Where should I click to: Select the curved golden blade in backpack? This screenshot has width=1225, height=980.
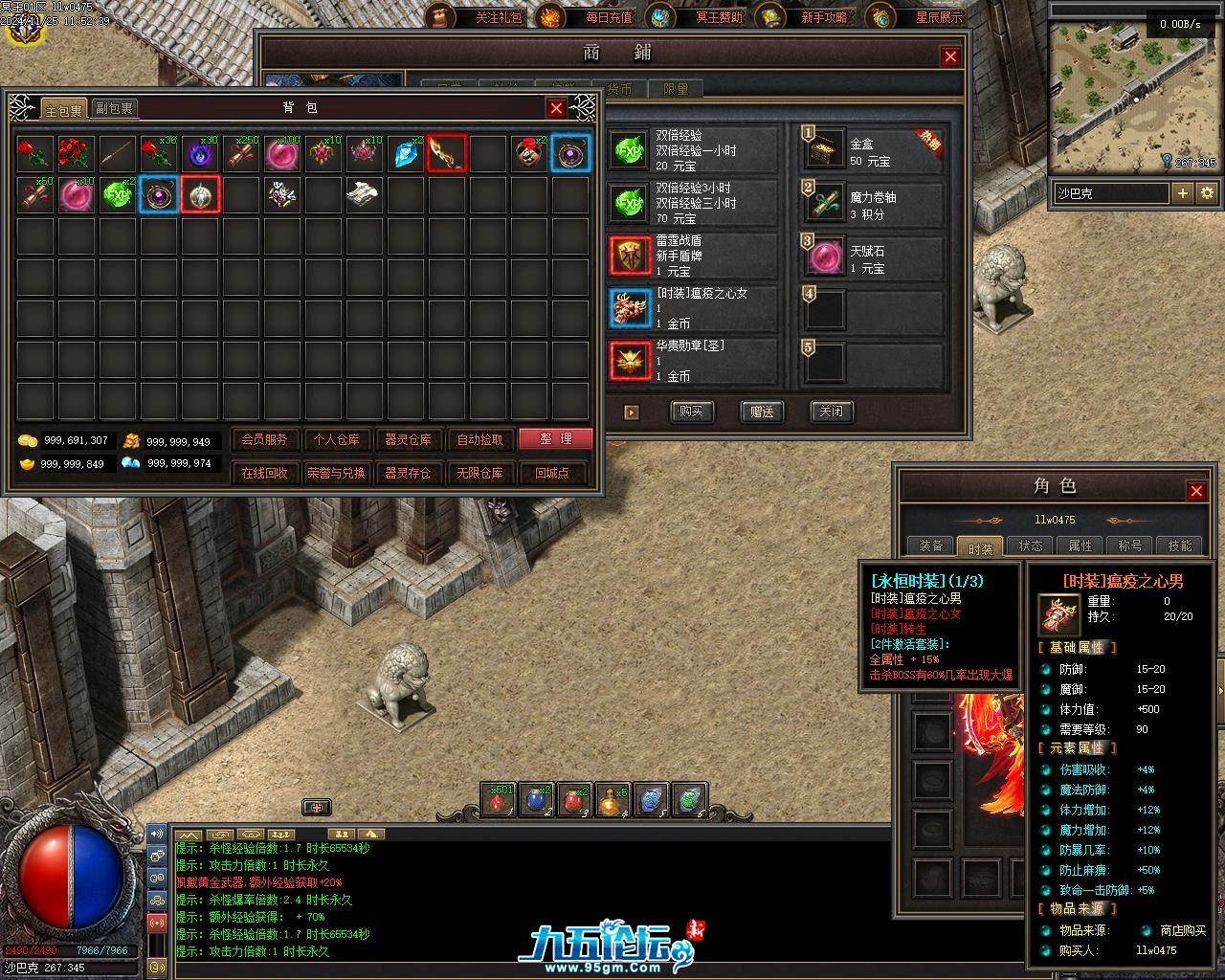point(447,153)
